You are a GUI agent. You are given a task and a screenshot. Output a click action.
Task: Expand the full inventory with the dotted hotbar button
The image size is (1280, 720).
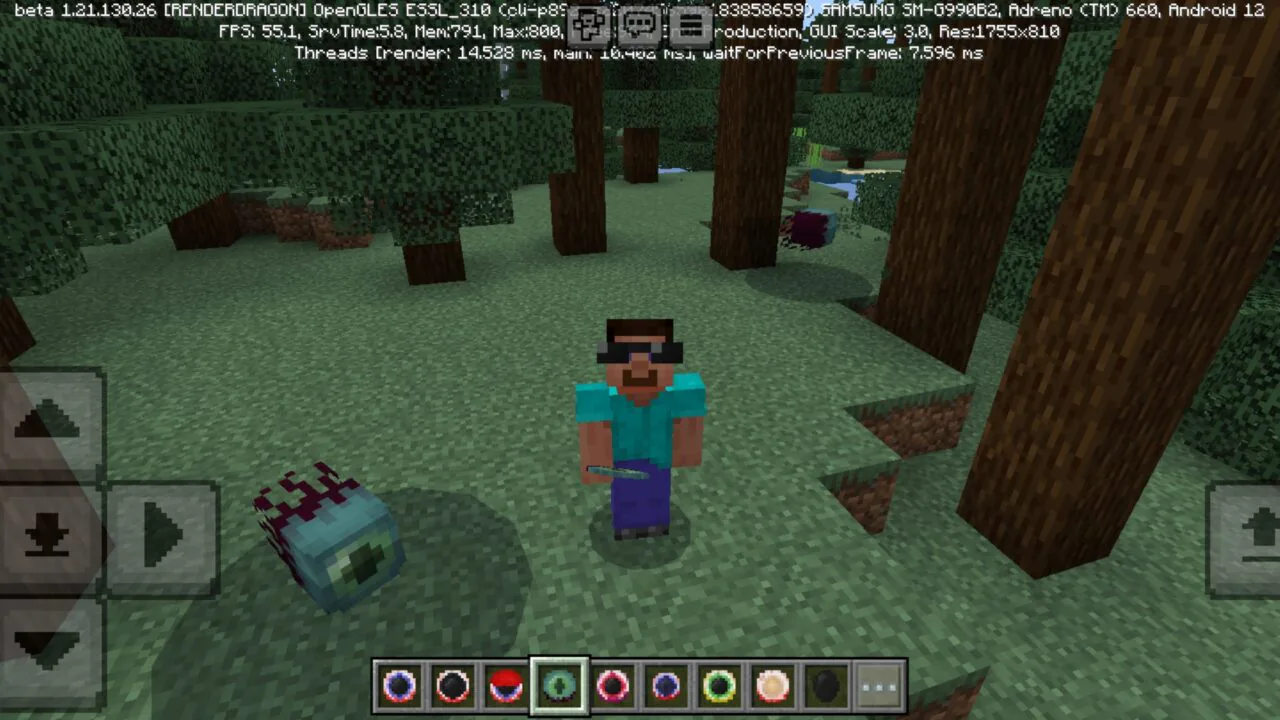pyautogui.click(x=878, y=684)
